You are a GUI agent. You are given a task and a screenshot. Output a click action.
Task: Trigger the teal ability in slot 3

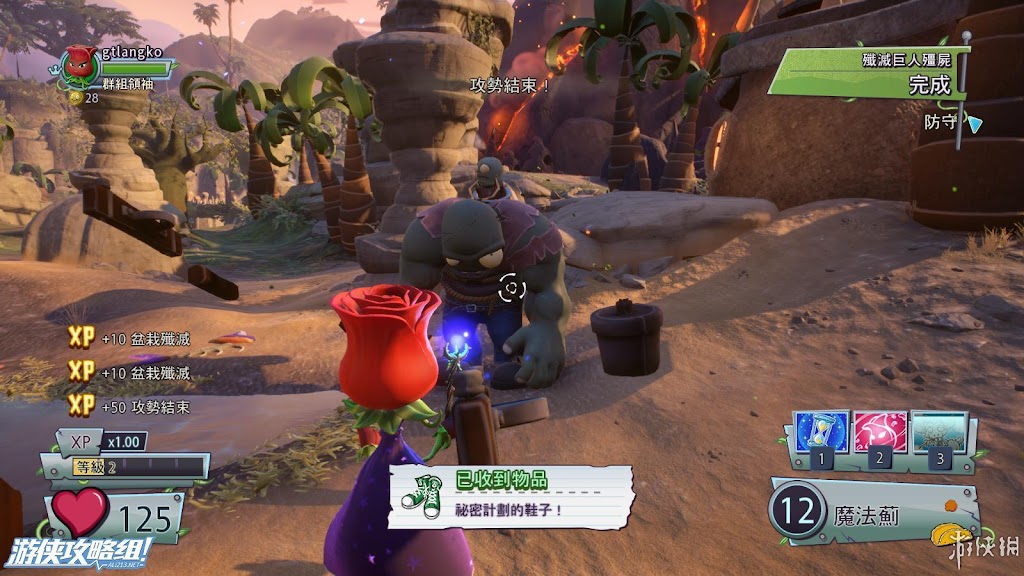coord(939,432)
